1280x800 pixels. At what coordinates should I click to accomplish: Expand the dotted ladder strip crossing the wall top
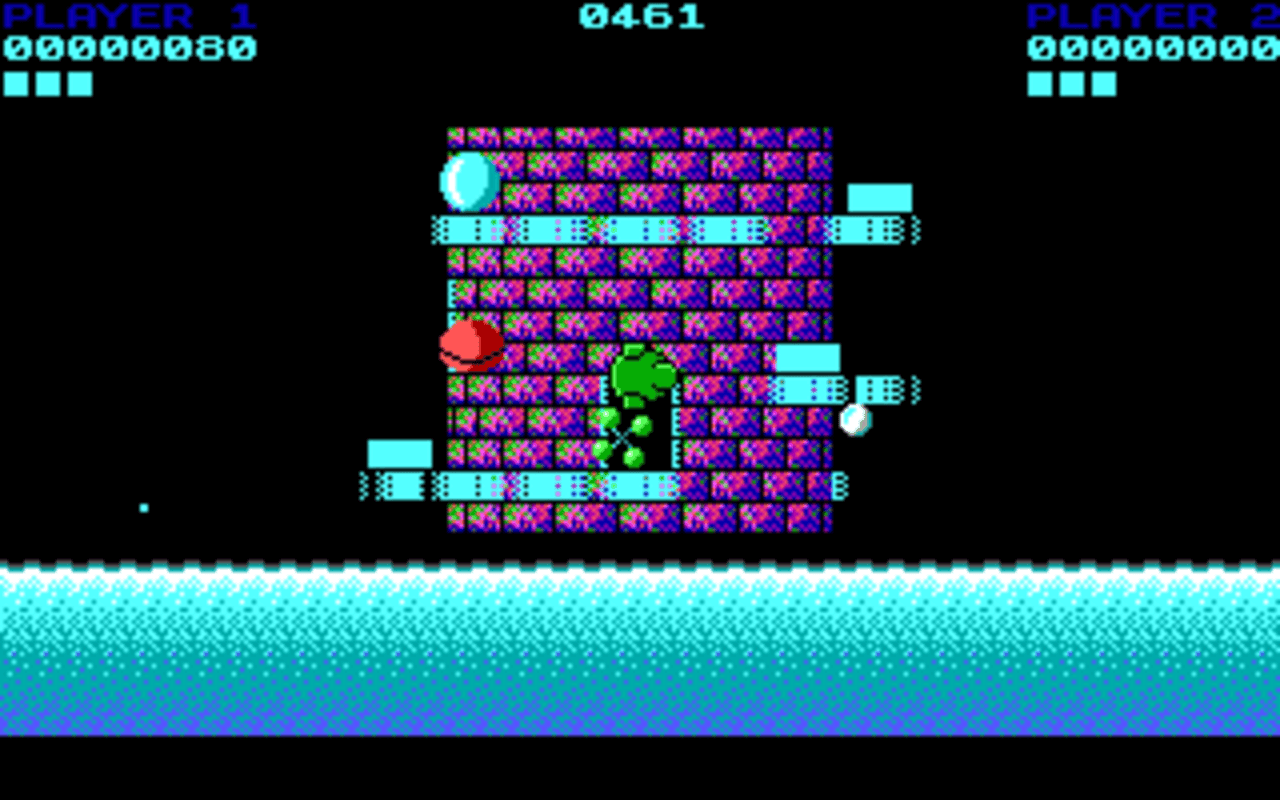[x=640, y=228]
